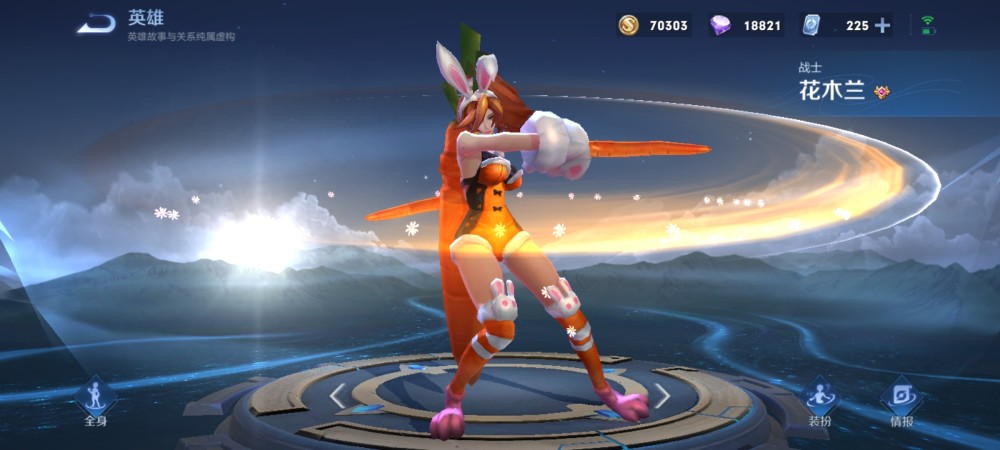Switch to the previous hero arrow
1000x450 pixels.
tap(337, 396)
